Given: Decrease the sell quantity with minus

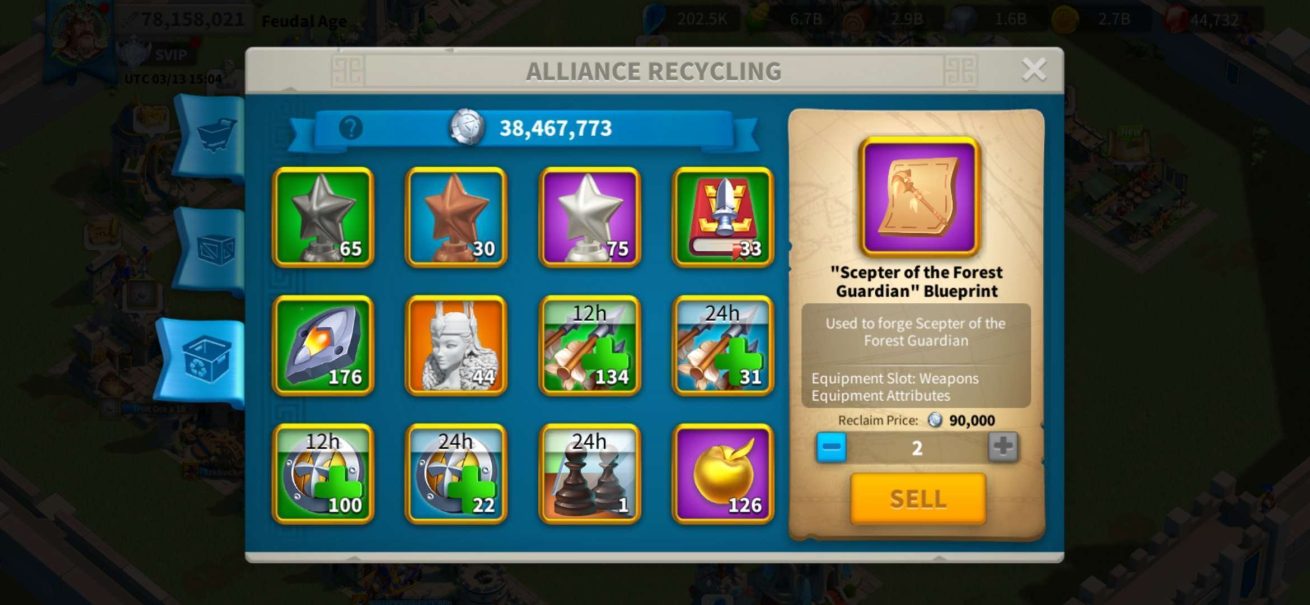Looking at the screenshot, I should click(x=831, y=447).
